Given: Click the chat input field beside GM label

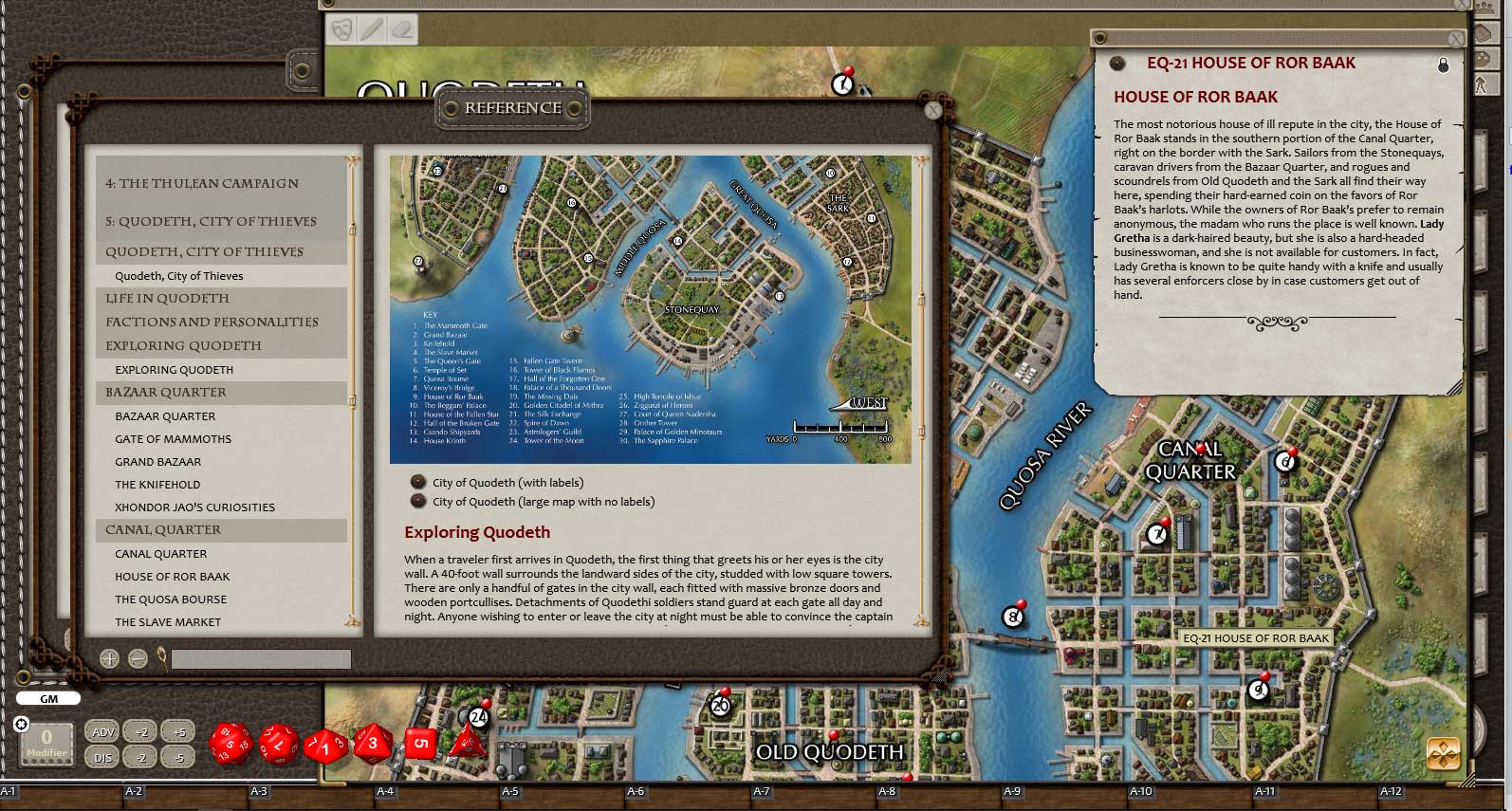Looking at the screenshot, I should tap(190, 699).
